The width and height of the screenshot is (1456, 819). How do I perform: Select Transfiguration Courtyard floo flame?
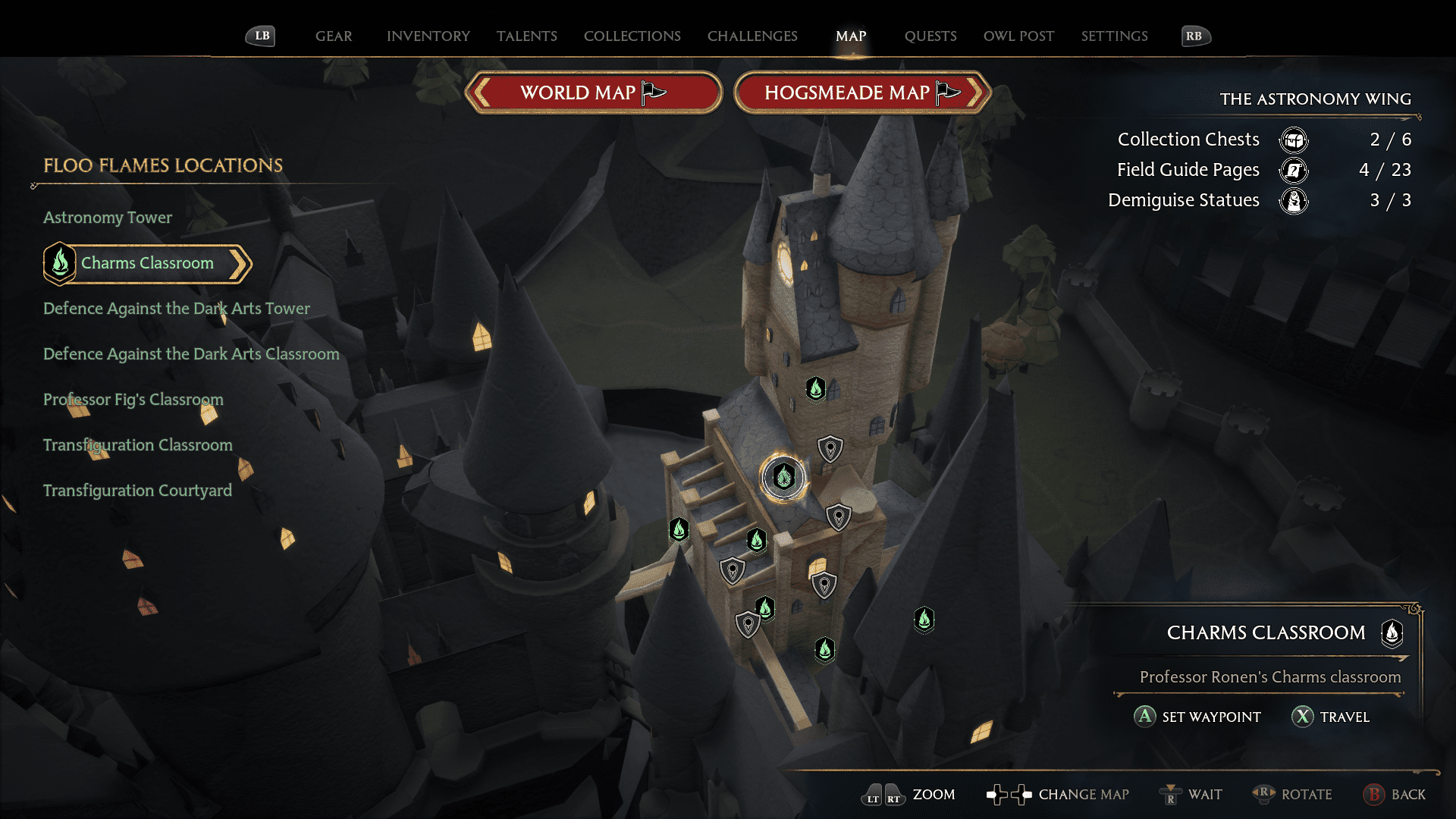pos(137,491)
